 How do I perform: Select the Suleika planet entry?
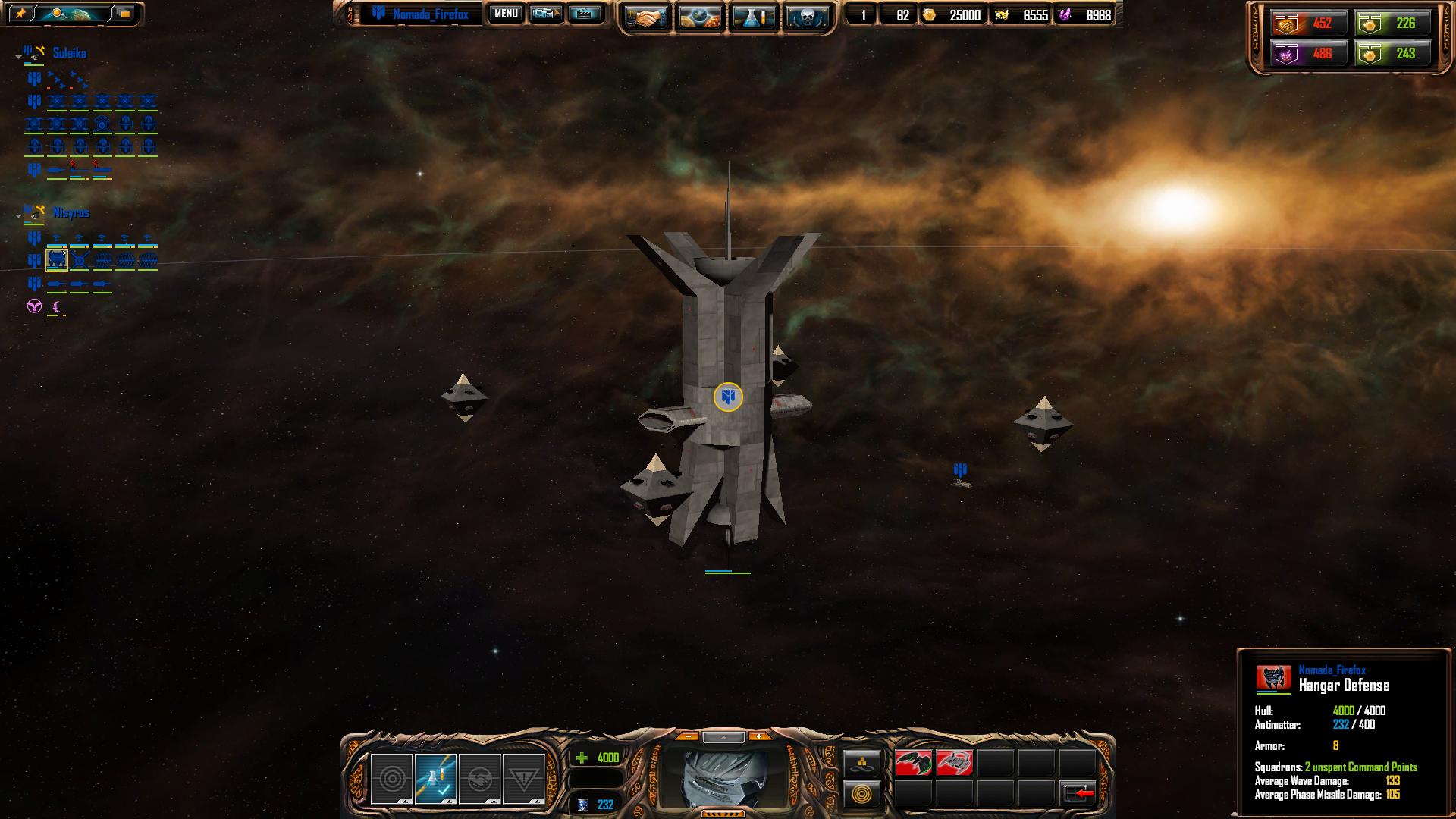click(x=69, y=53)
